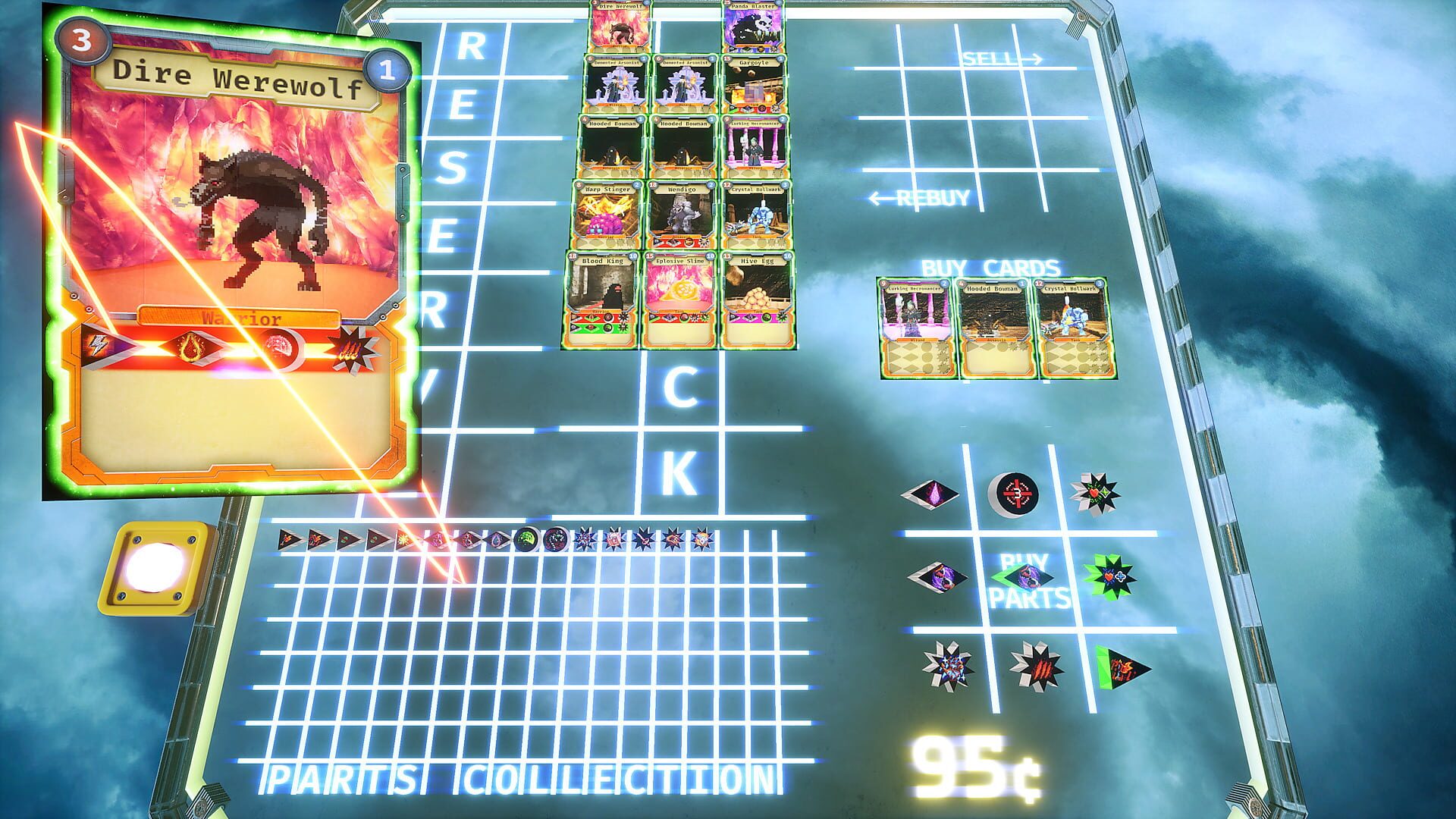Select the green flame triangle part
This screenshot has width=1456, height=819.
1122,667
